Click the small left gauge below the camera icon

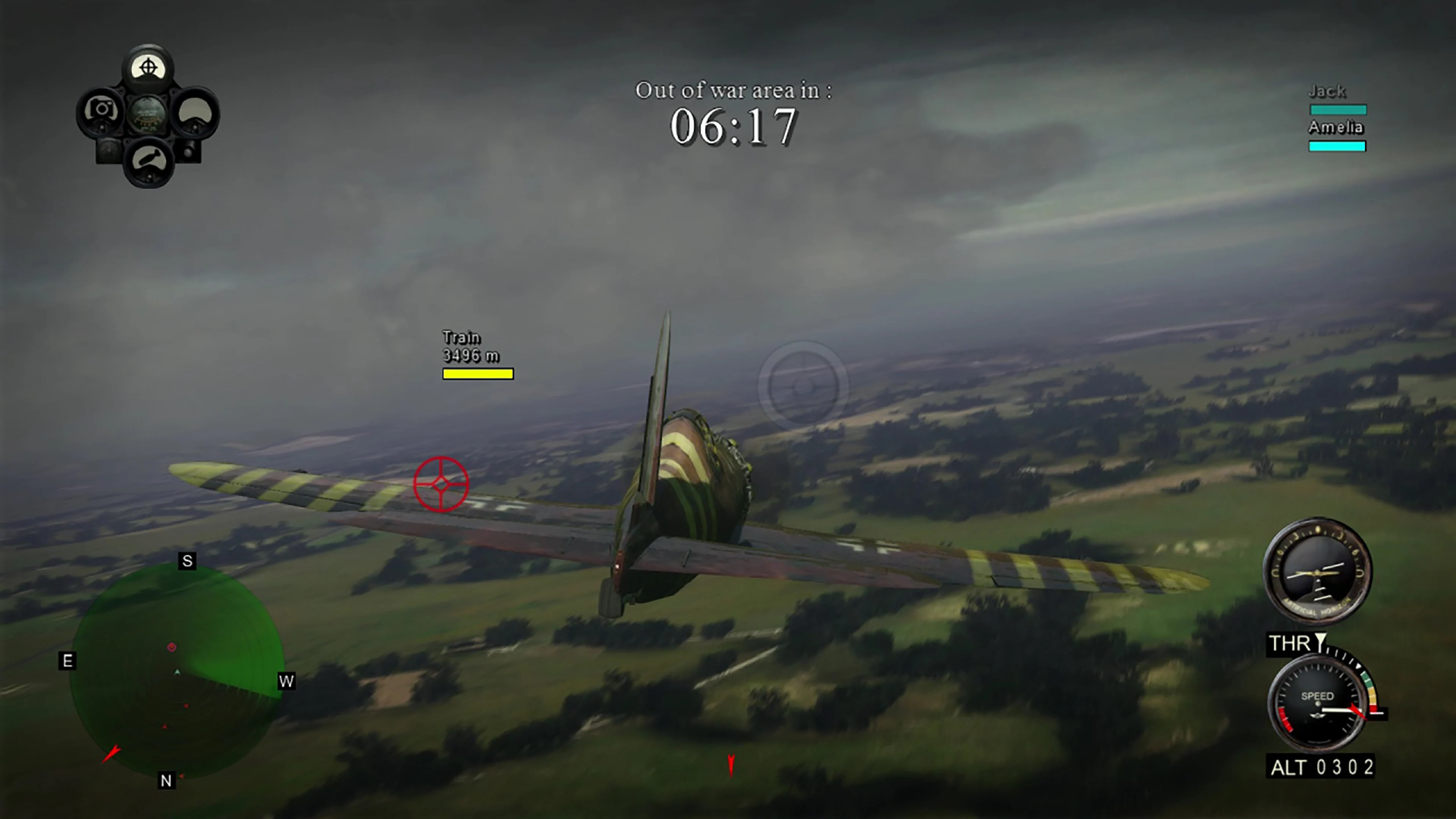tap(108, 152)
